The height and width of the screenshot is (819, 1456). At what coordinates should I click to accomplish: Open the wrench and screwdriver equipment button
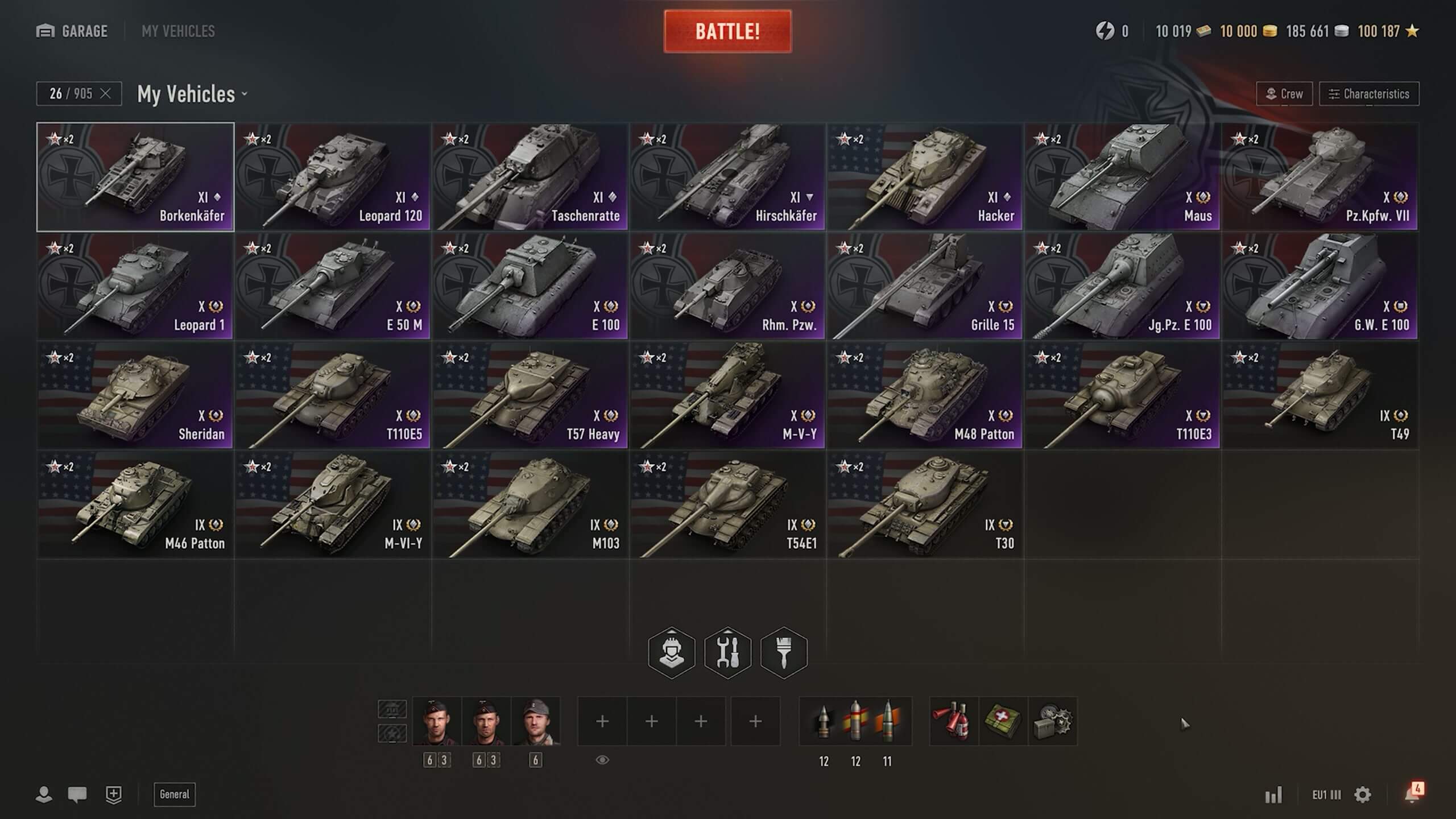[x=727, y=652]
